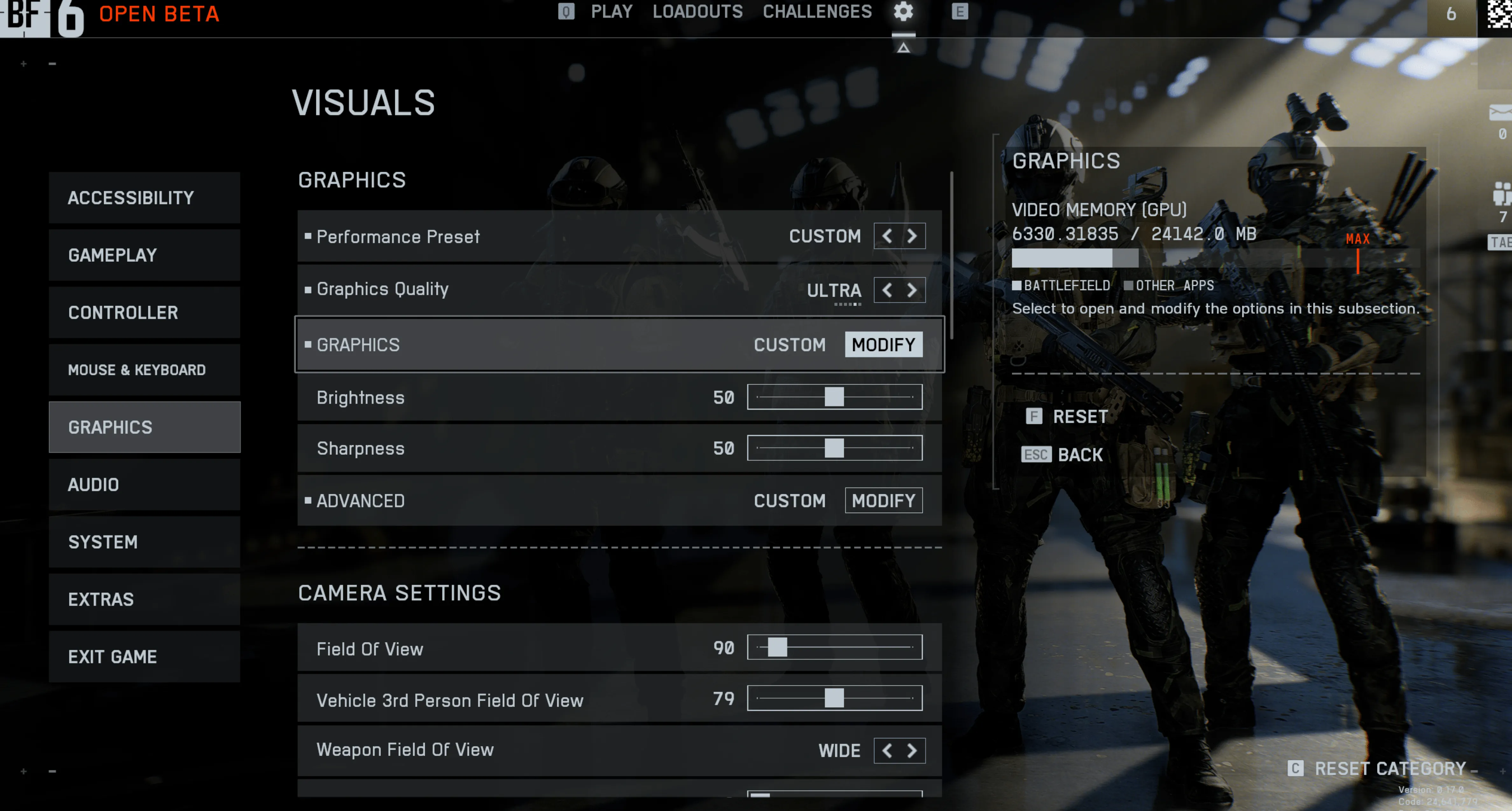
Task: Click the right arrow on Performance Preset
Action: click(912, 236)
